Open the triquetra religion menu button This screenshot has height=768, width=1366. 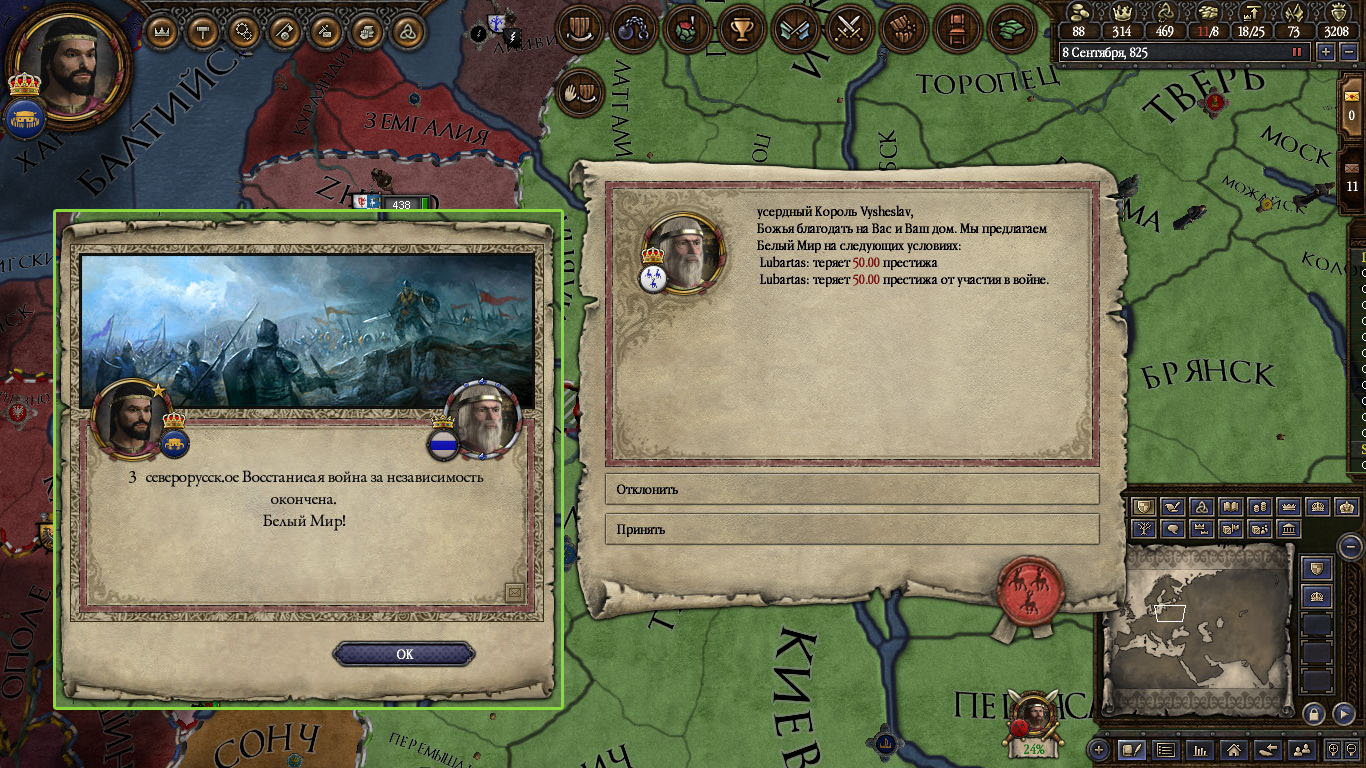(407, 31)
